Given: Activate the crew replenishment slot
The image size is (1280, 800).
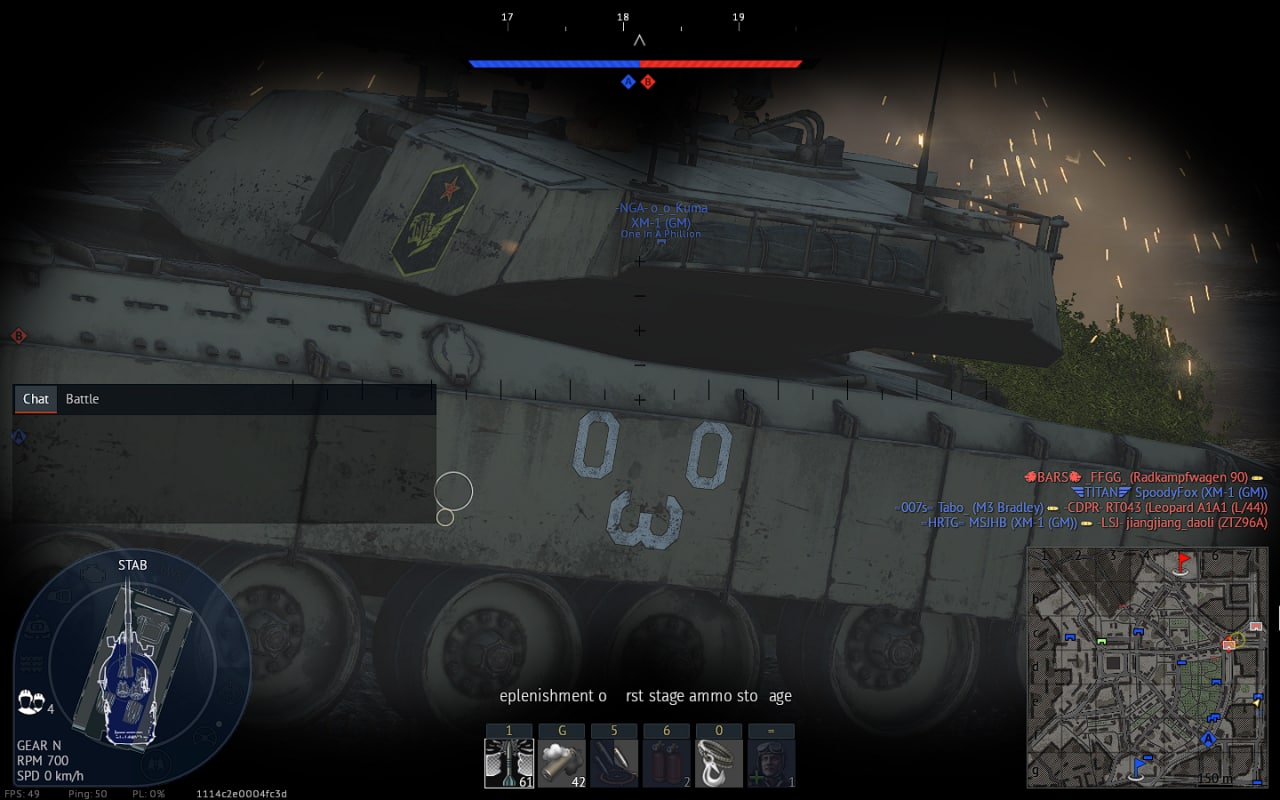Looking at the screenshot, I should click(771, 764).
